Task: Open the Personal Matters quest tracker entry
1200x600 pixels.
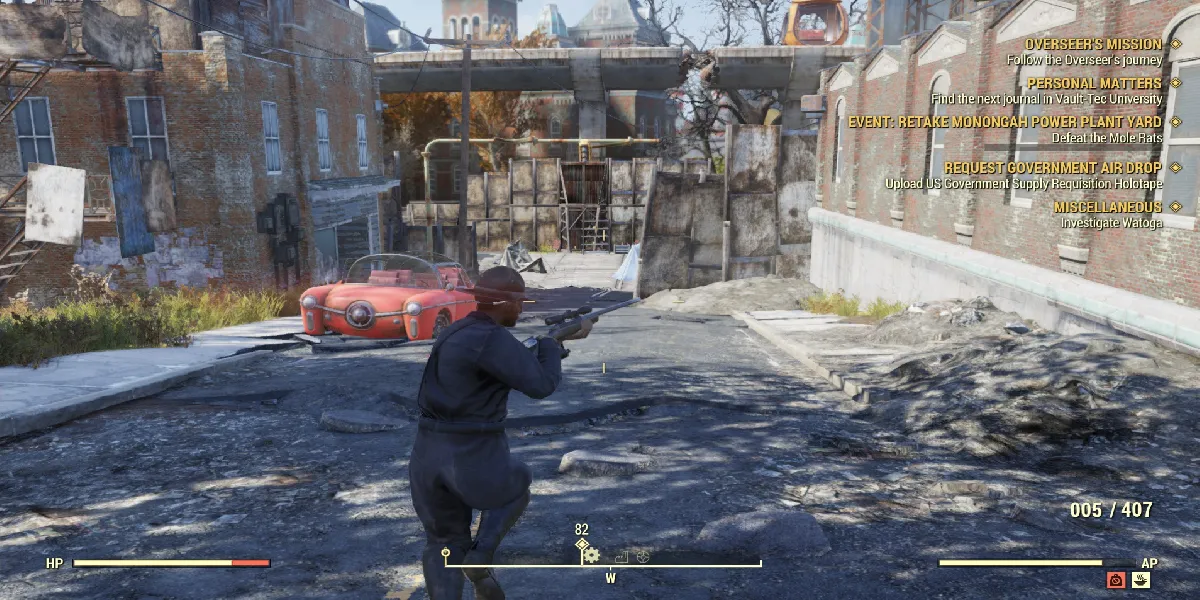Action: point(1094,83)
